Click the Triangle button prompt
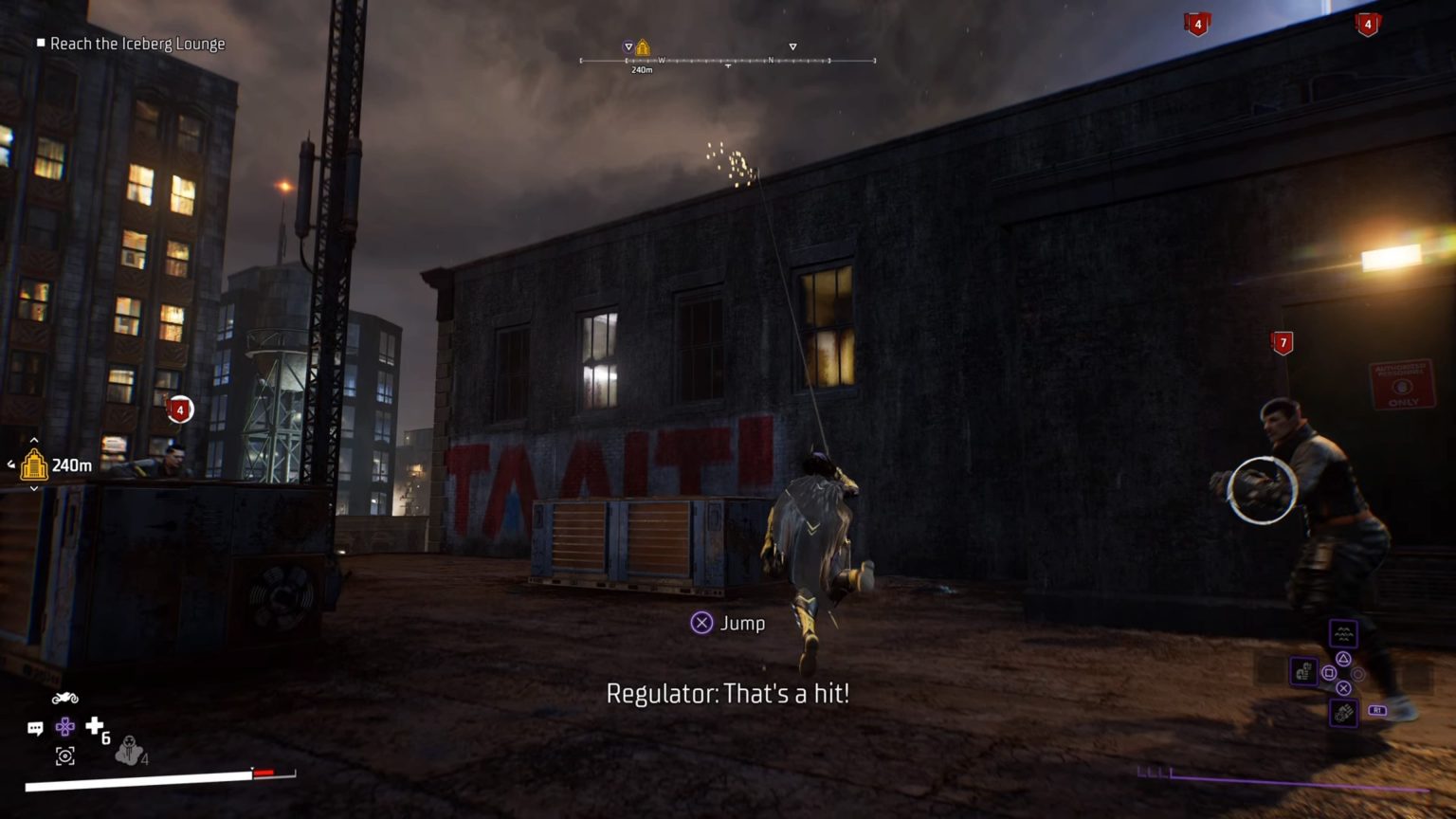The height and width of the screenshot is (819, 1456). point(1344,658)
